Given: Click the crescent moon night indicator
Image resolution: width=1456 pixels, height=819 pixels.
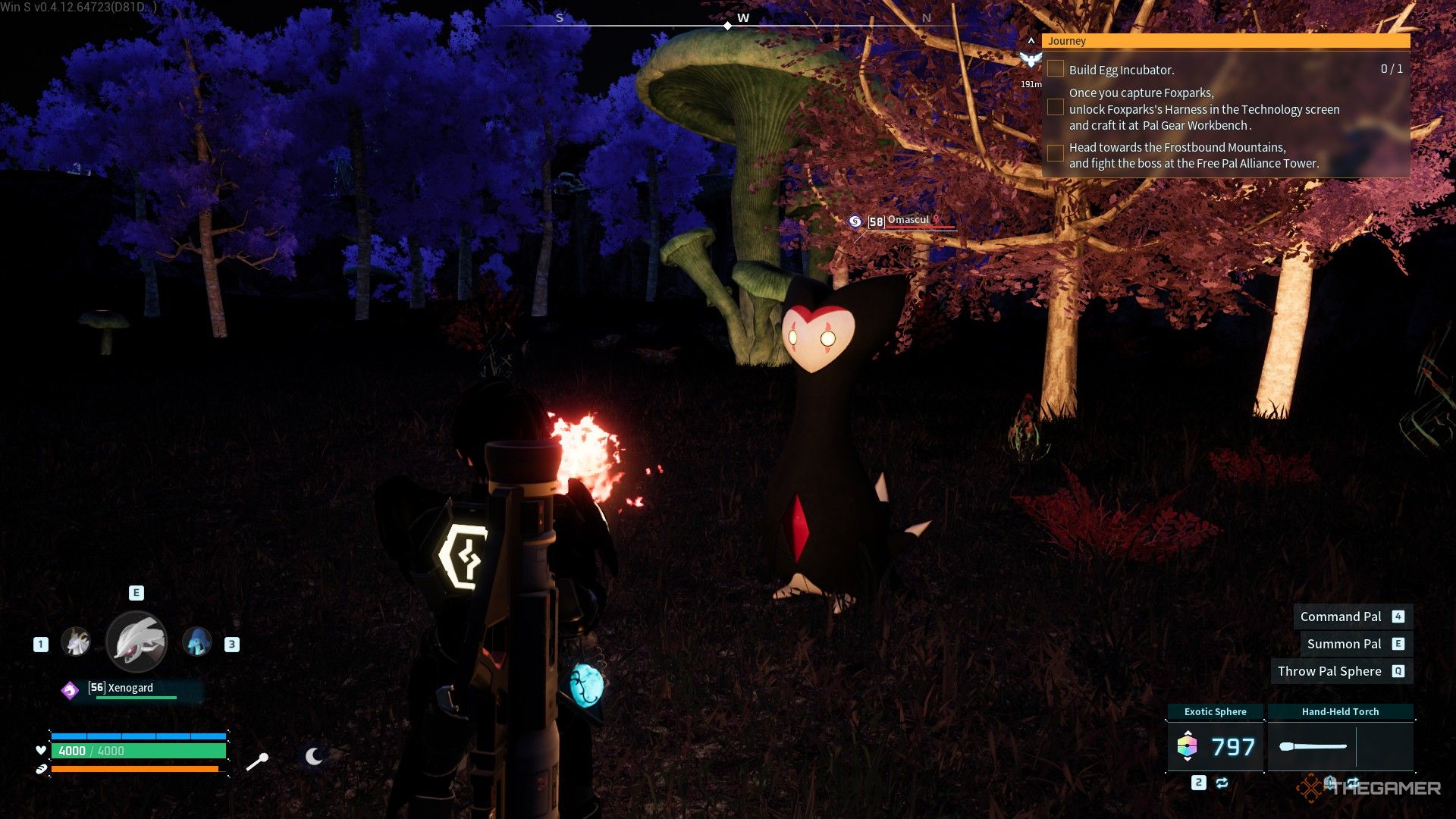Looking at the screenshot, I should tap(314, 756).
